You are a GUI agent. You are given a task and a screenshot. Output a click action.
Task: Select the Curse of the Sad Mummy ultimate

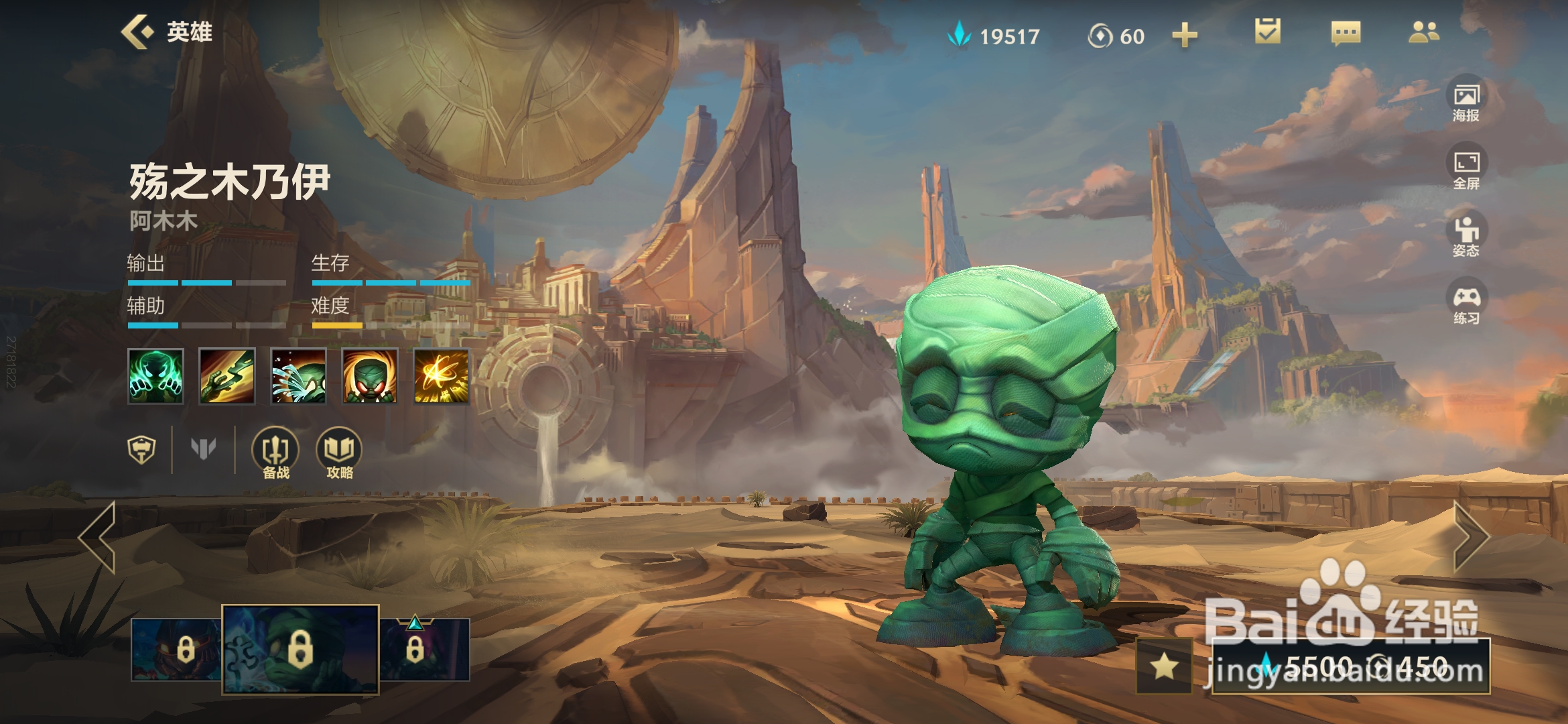(441, 376)
